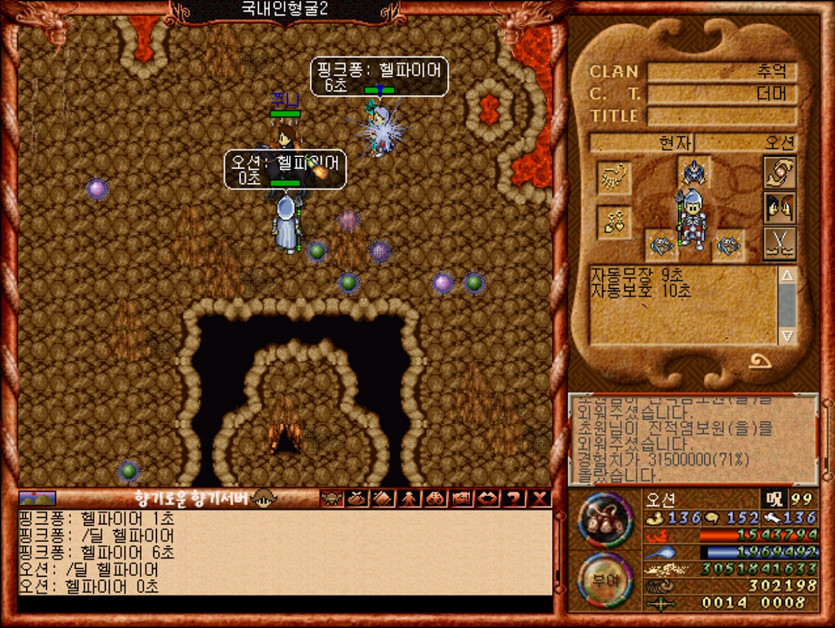
Task: Click the chat input line
Action: tap(284, 604)
